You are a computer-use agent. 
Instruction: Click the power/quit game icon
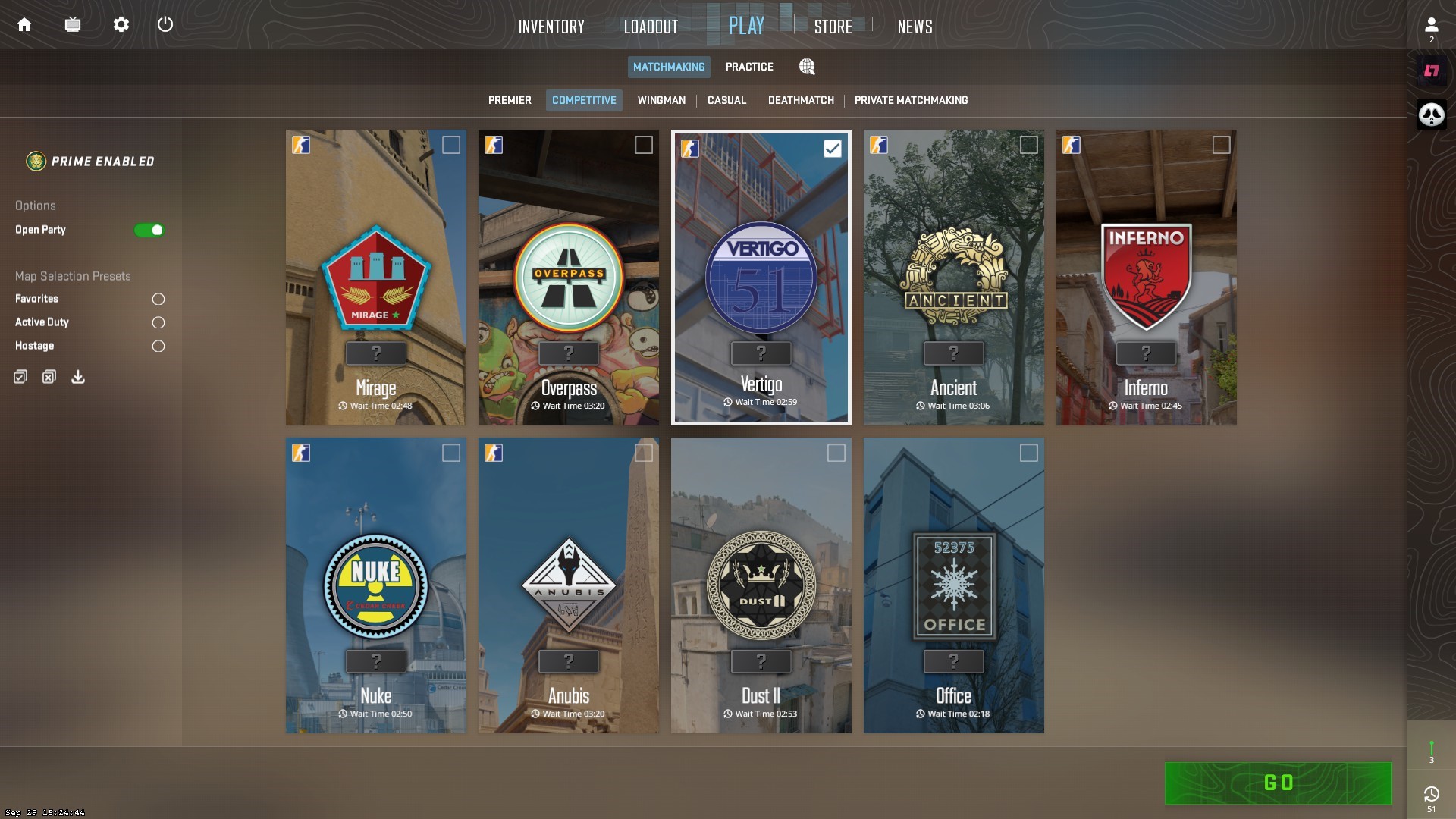pyautogui.click(x=166, y=24)
